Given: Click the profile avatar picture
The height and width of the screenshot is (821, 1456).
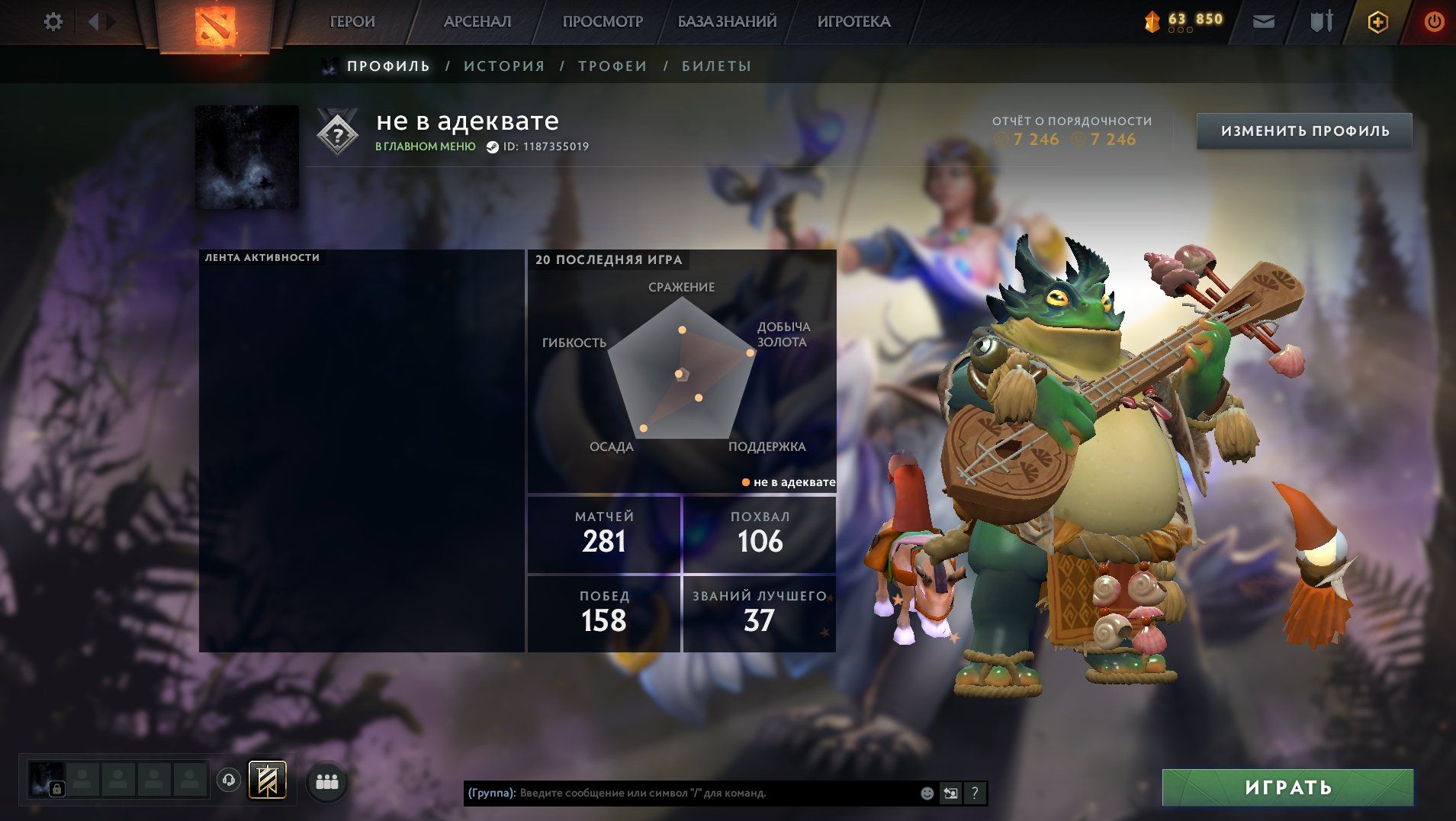Looking at the screenshot, I should [247, 157].
